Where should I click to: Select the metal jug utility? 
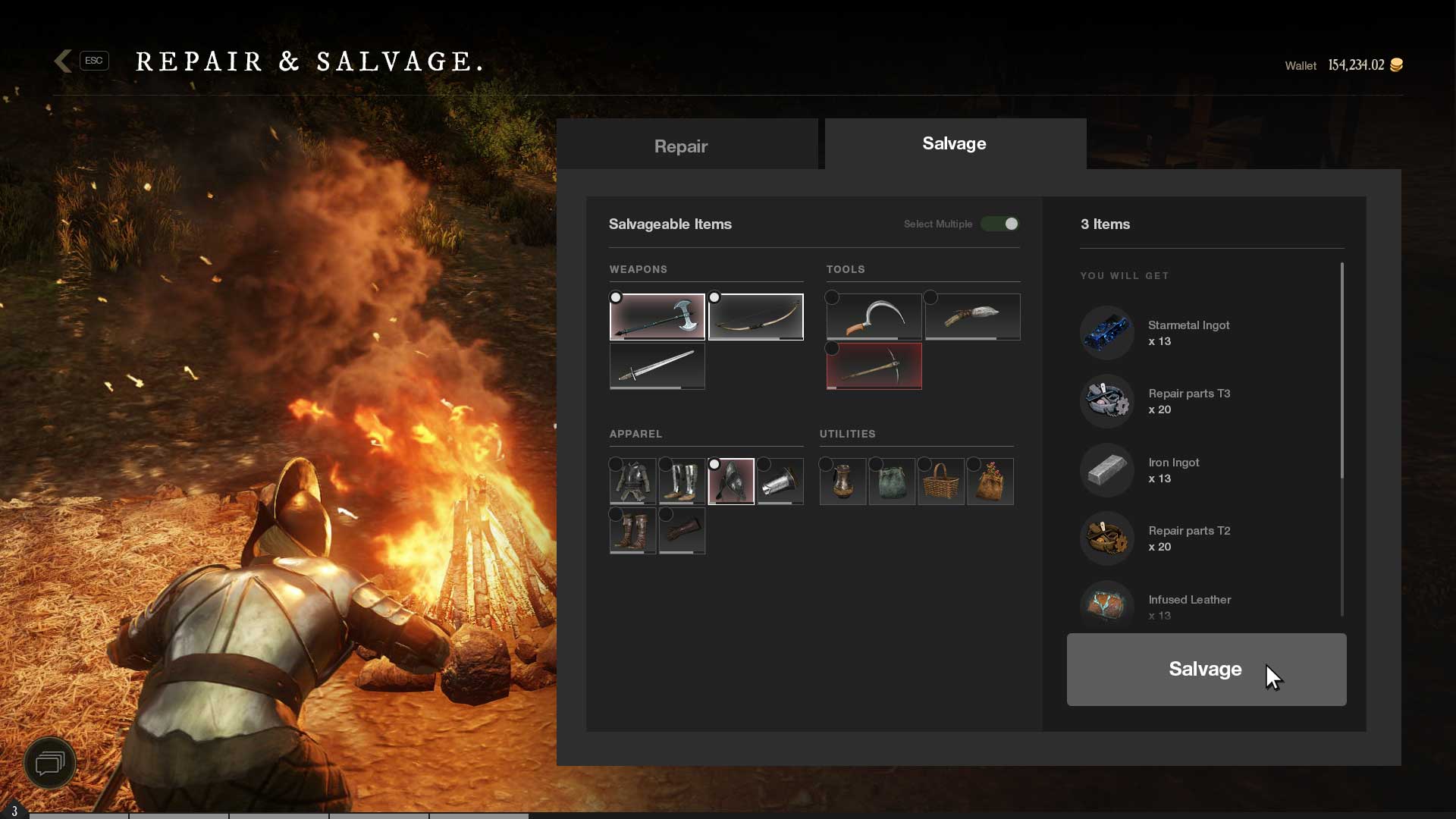click(843, 482)
